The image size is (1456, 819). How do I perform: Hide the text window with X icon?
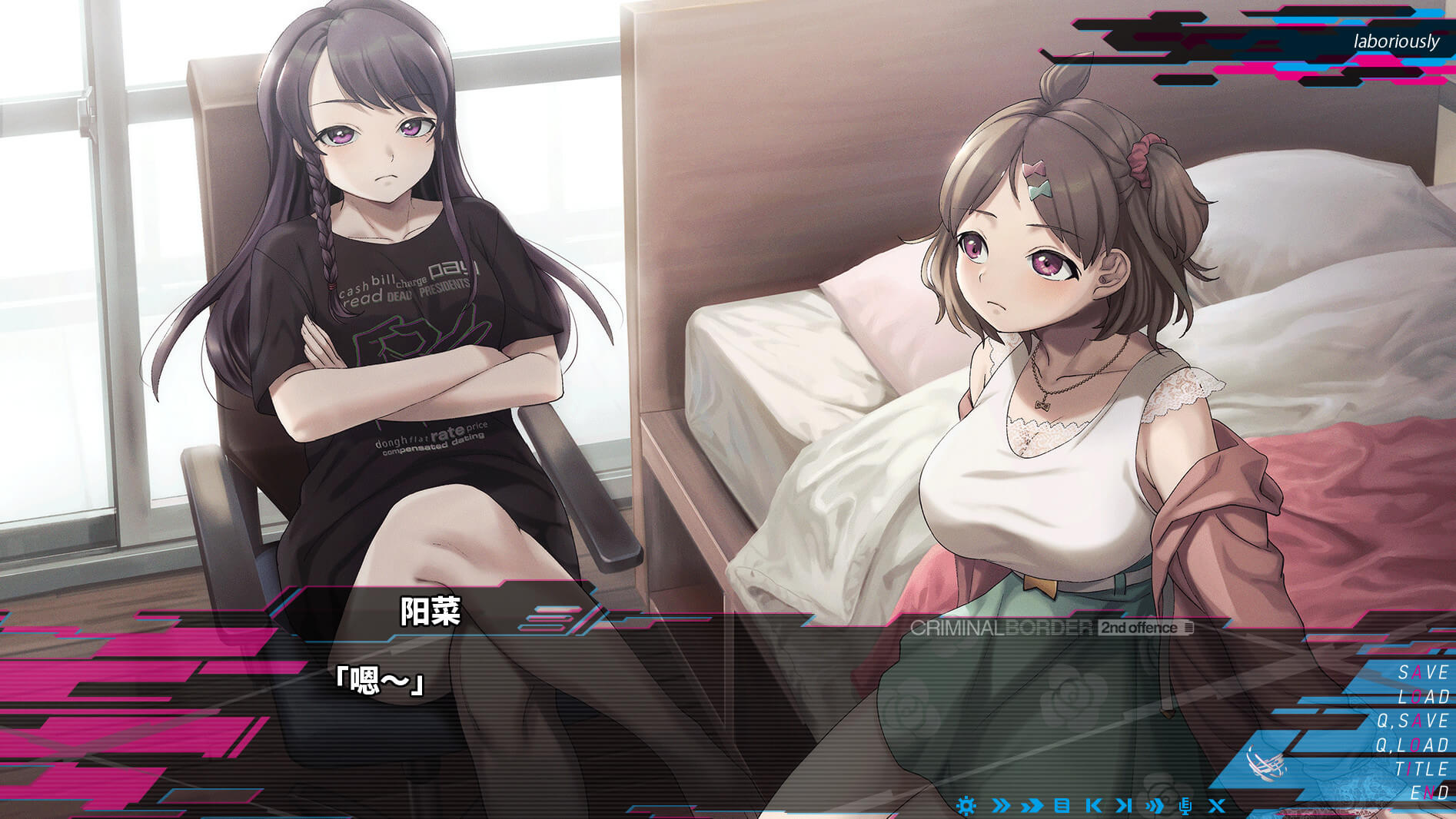(x=1216, y=805)
